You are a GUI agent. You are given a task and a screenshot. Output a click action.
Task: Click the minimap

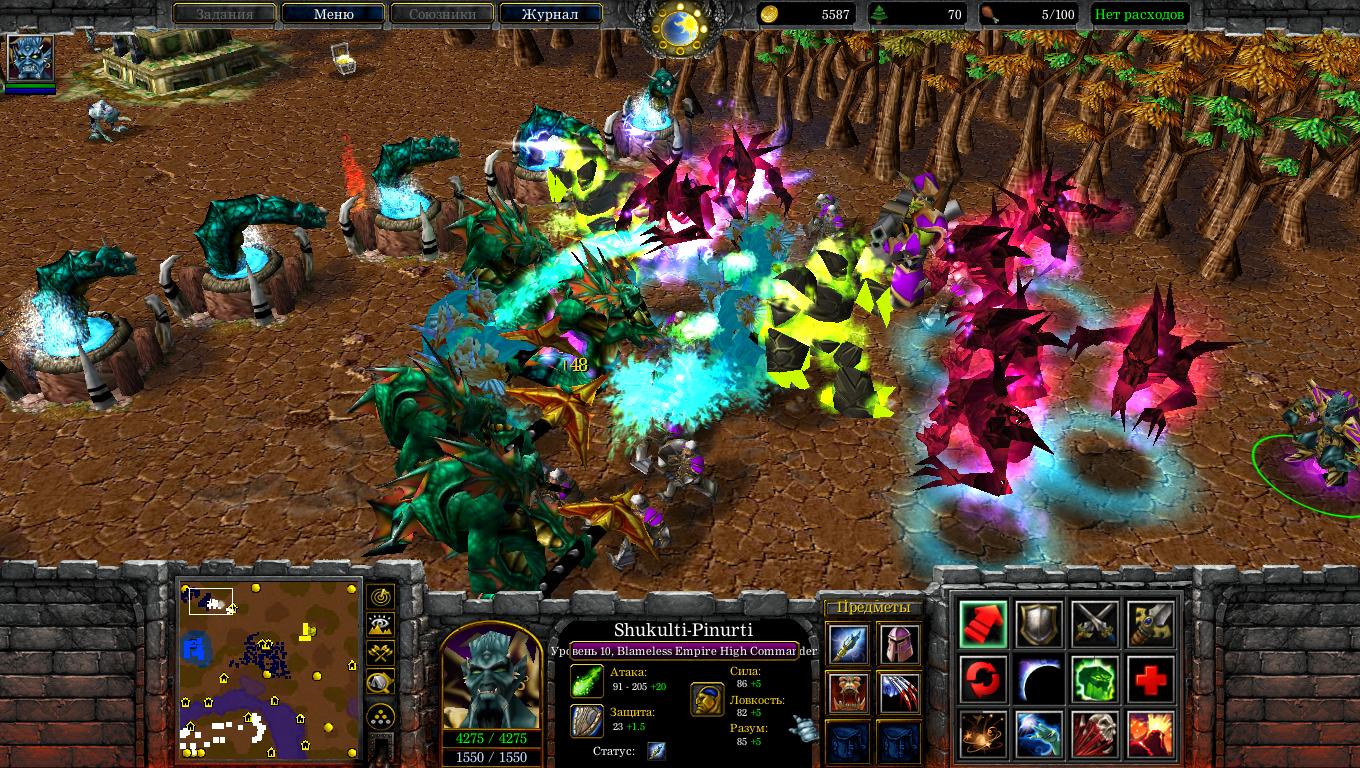(x=270, y=669)
